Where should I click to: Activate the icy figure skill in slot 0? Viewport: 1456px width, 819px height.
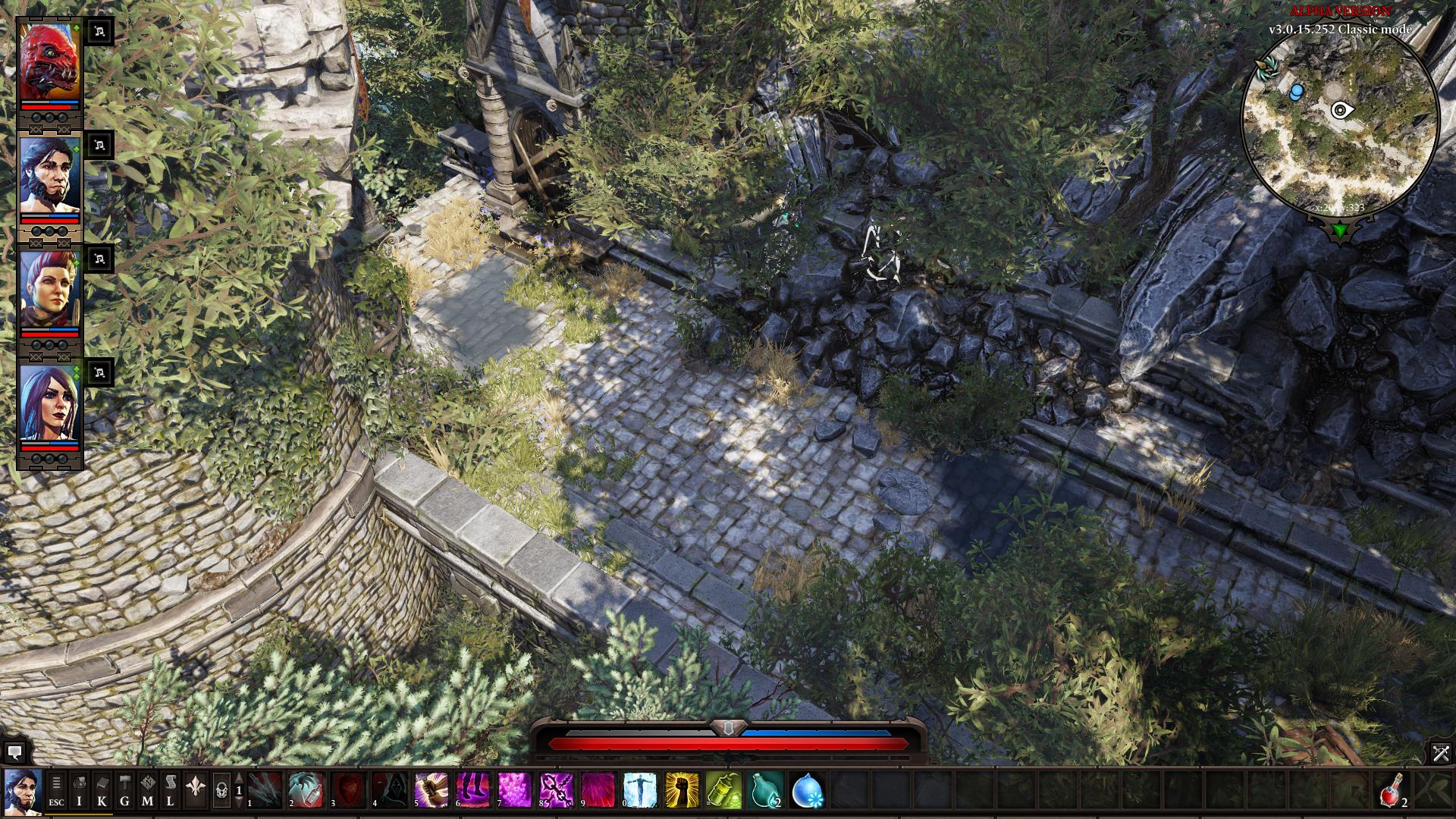[x=639, y=790]
